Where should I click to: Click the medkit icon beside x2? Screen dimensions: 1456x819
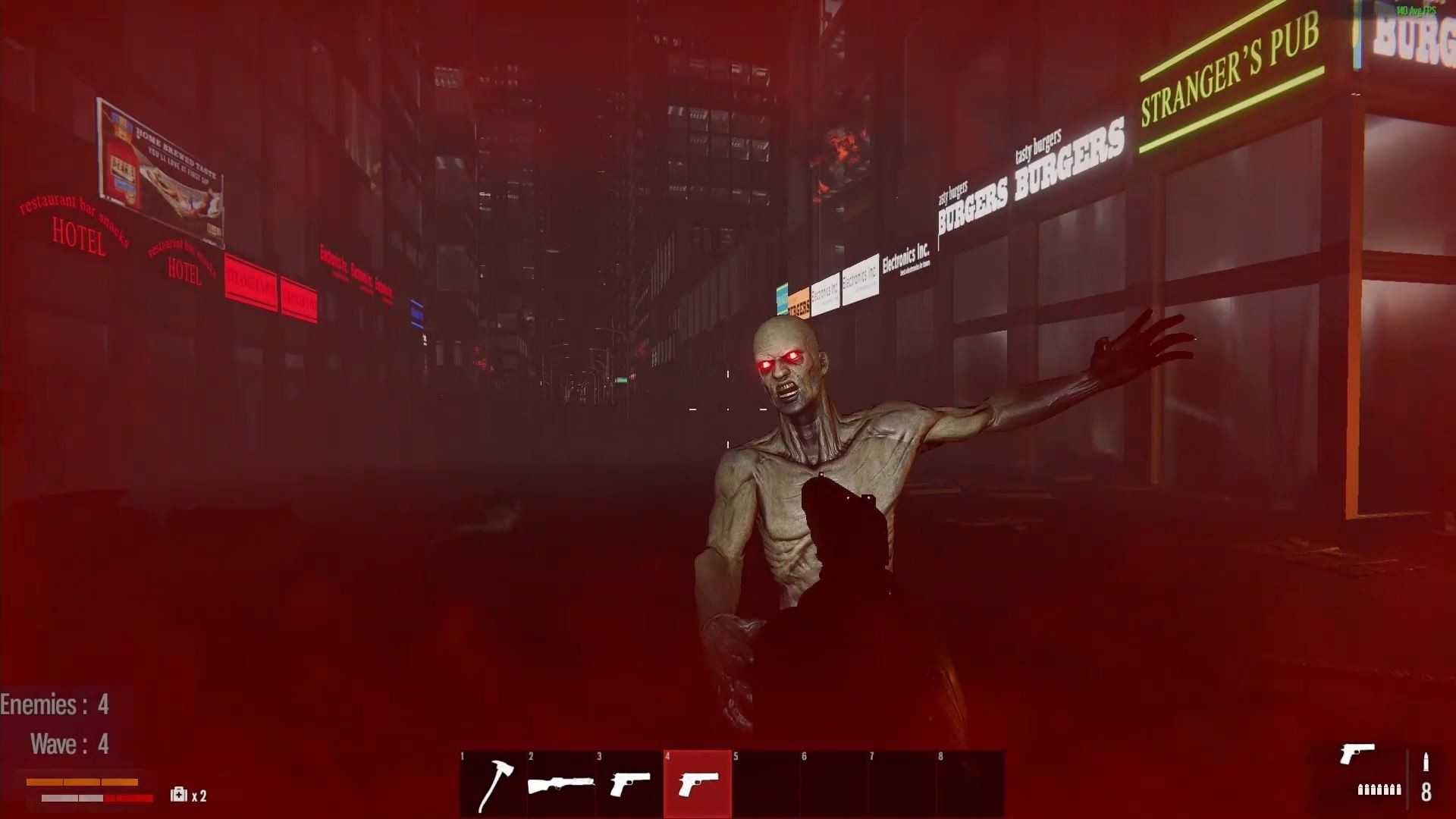[x=179, y=795]
